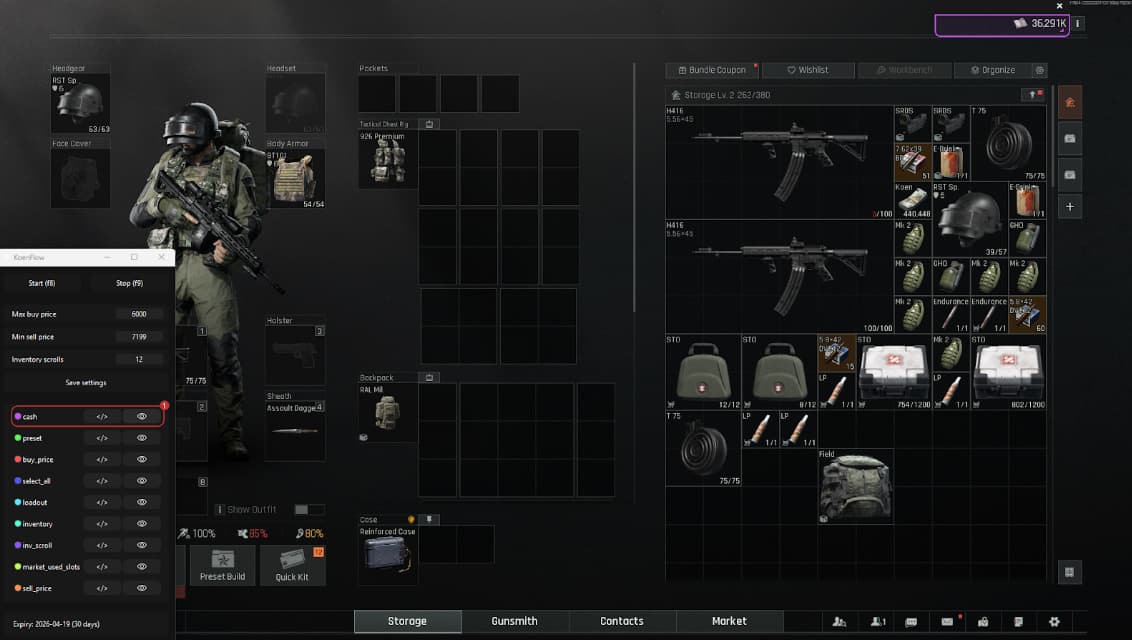Click the BT107 body armor slot
Screen dimensions: 1132x640
[x=295, y=178]
